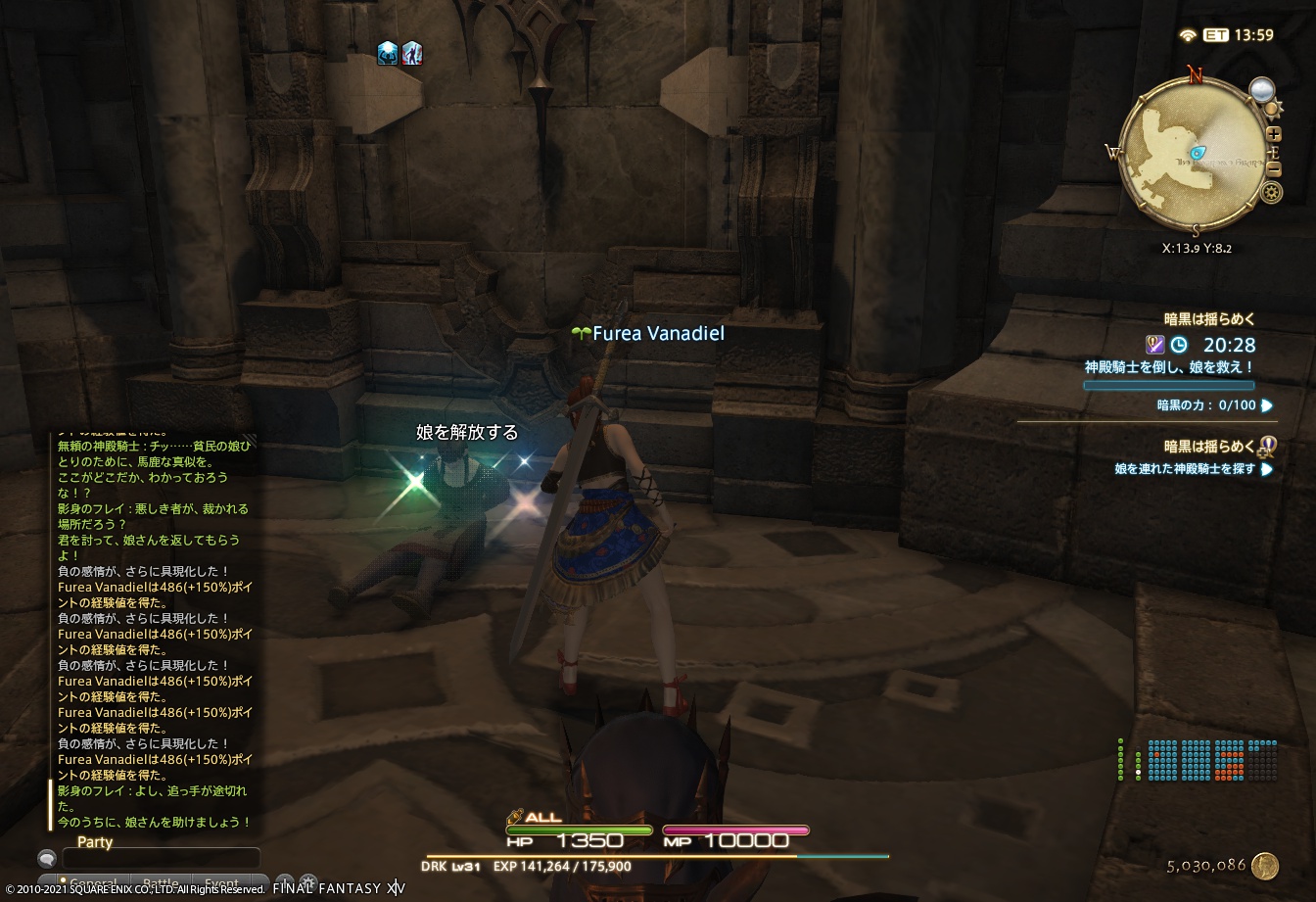Select the General chat tab
Screen dimensions: 1316x902
95,880
